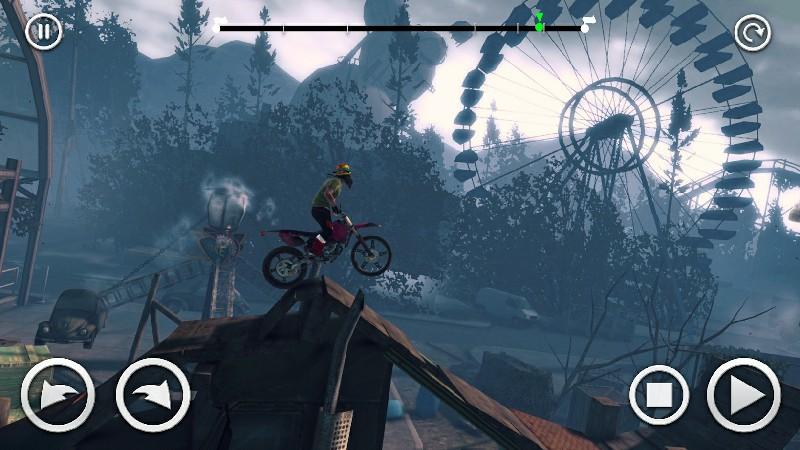Restart the track with the circular arrow button
This screenshot has width=800, height=450.
pos(752,33)
